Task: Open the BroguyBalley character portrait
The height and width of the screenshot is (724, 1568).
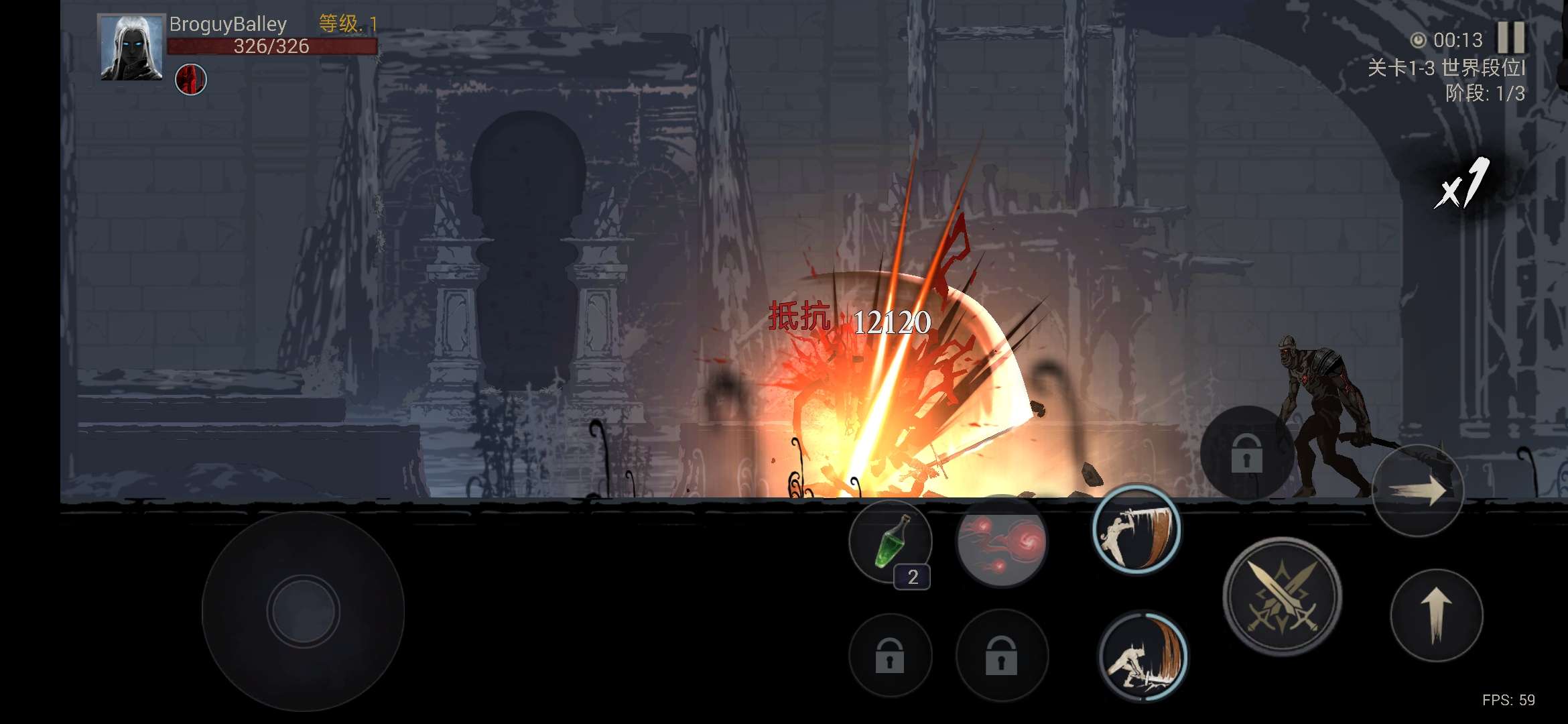Action: click(x=131, y=48)
